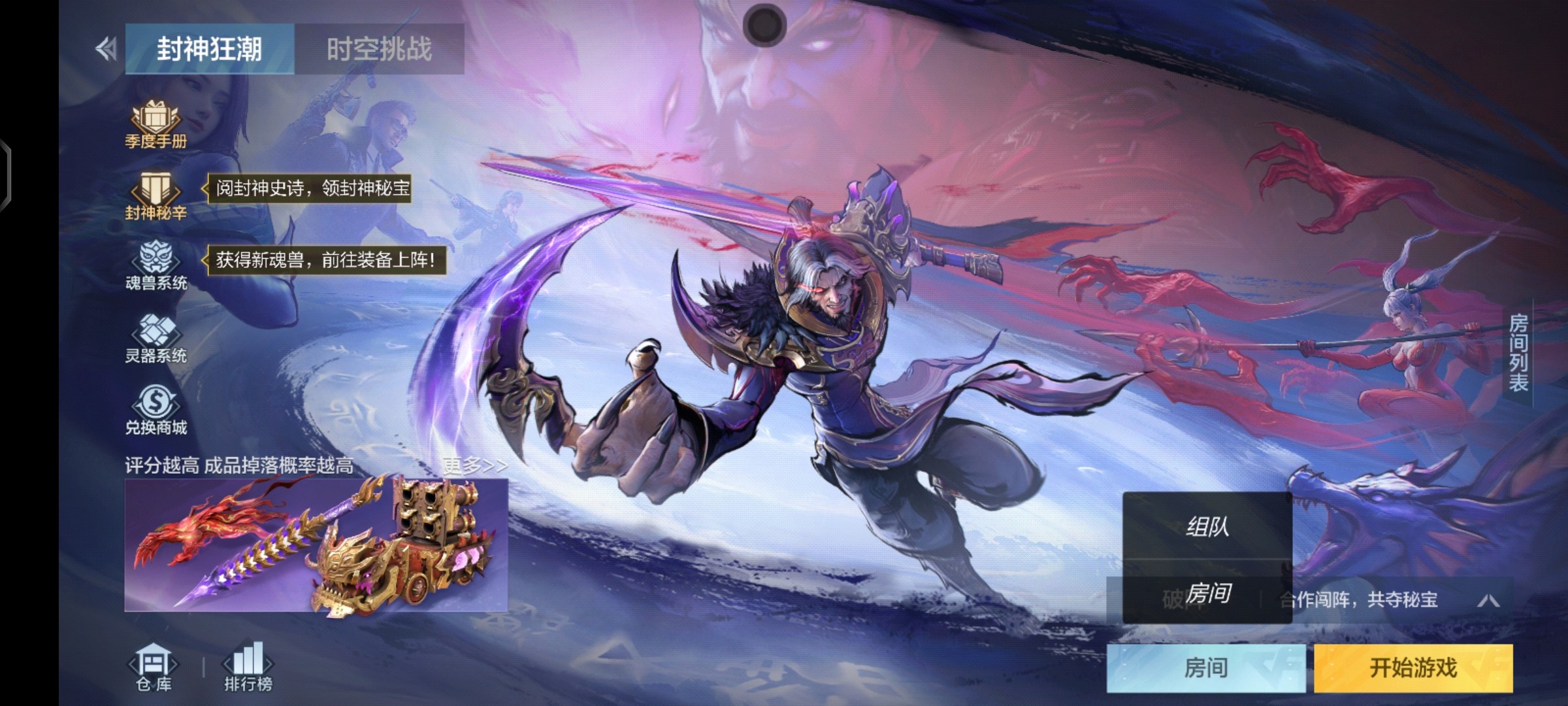Go back using the double-arrow button
This screenshot has height=706, width=1568.
(x=106, y=49)
